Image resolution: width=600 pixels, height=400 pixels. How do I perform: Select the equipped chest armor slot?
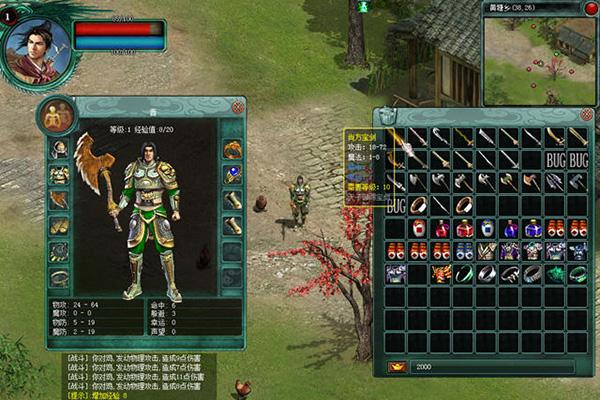tap(60, 175)
